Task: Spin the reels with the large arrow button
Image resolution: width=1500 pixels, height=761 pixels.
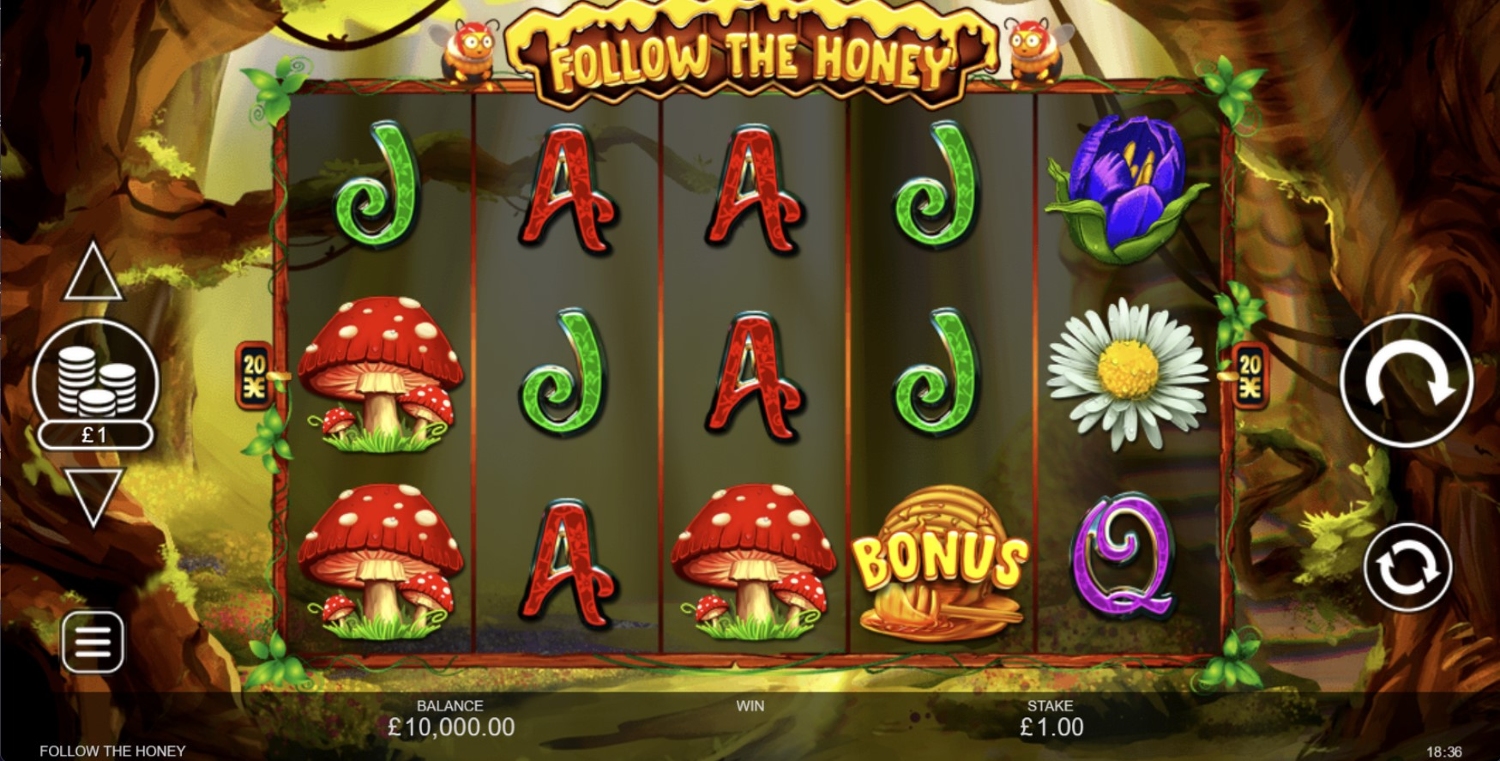Action: pyautogui.click(x=1406, y=380)
